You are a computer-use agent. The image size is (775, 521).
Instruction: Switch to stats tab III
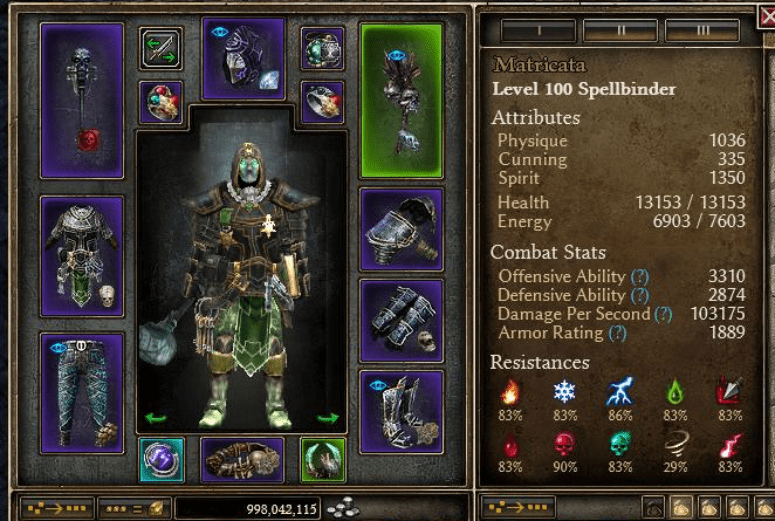[x=702, y=30]
